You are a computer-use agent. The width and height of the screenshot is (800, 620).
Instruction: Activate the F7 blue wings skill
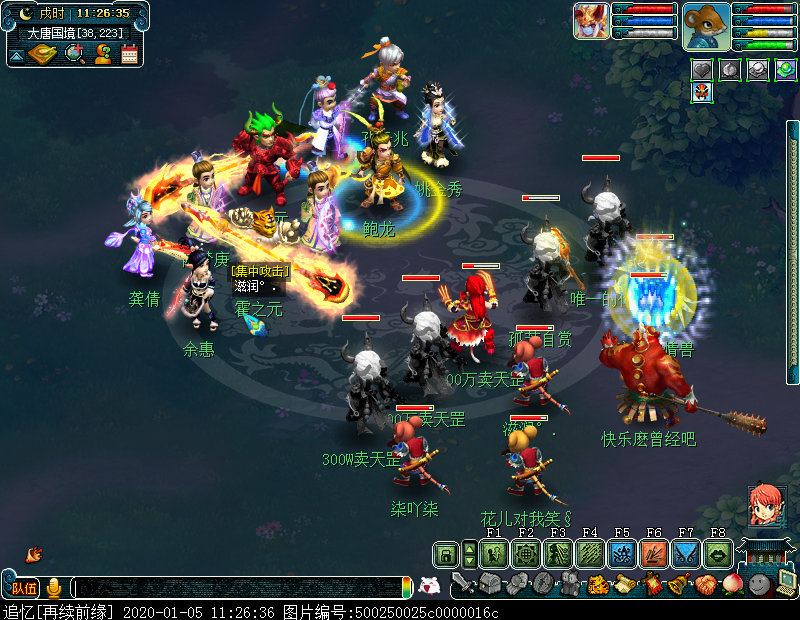click(686, 554)
